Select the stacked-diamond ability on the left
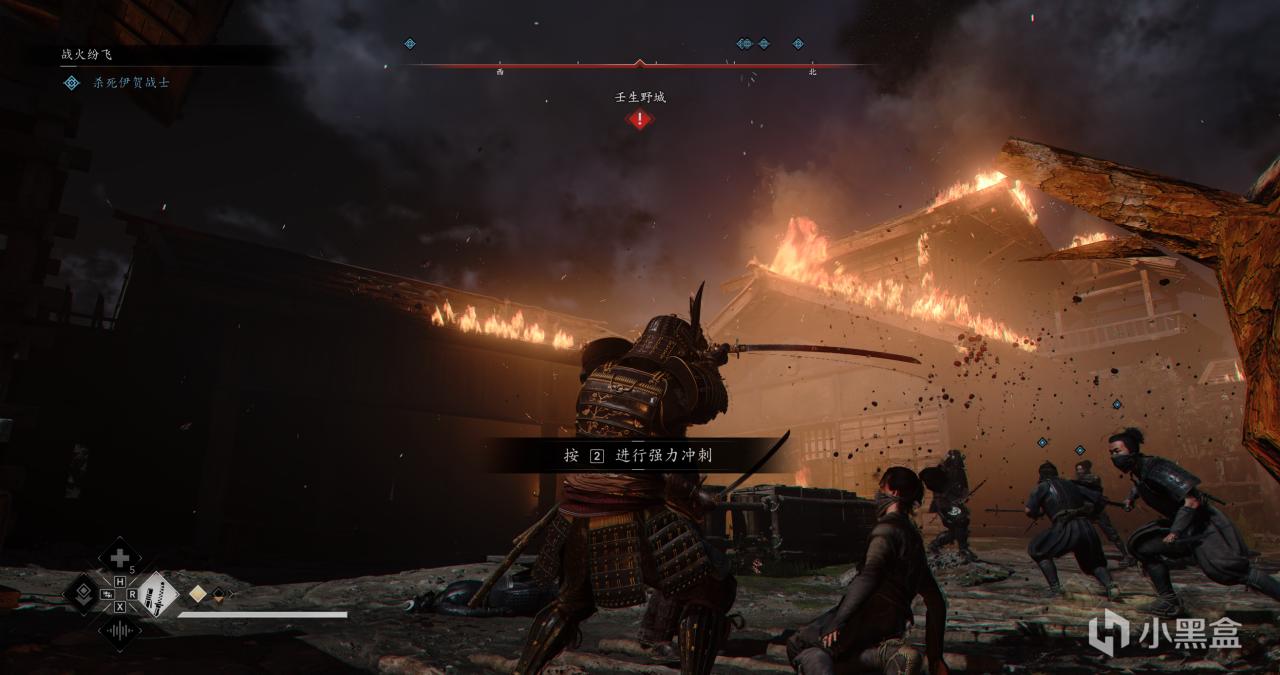Image resolution: width=1280 pixels, height=675 pixels. click(x=82, y=594)
